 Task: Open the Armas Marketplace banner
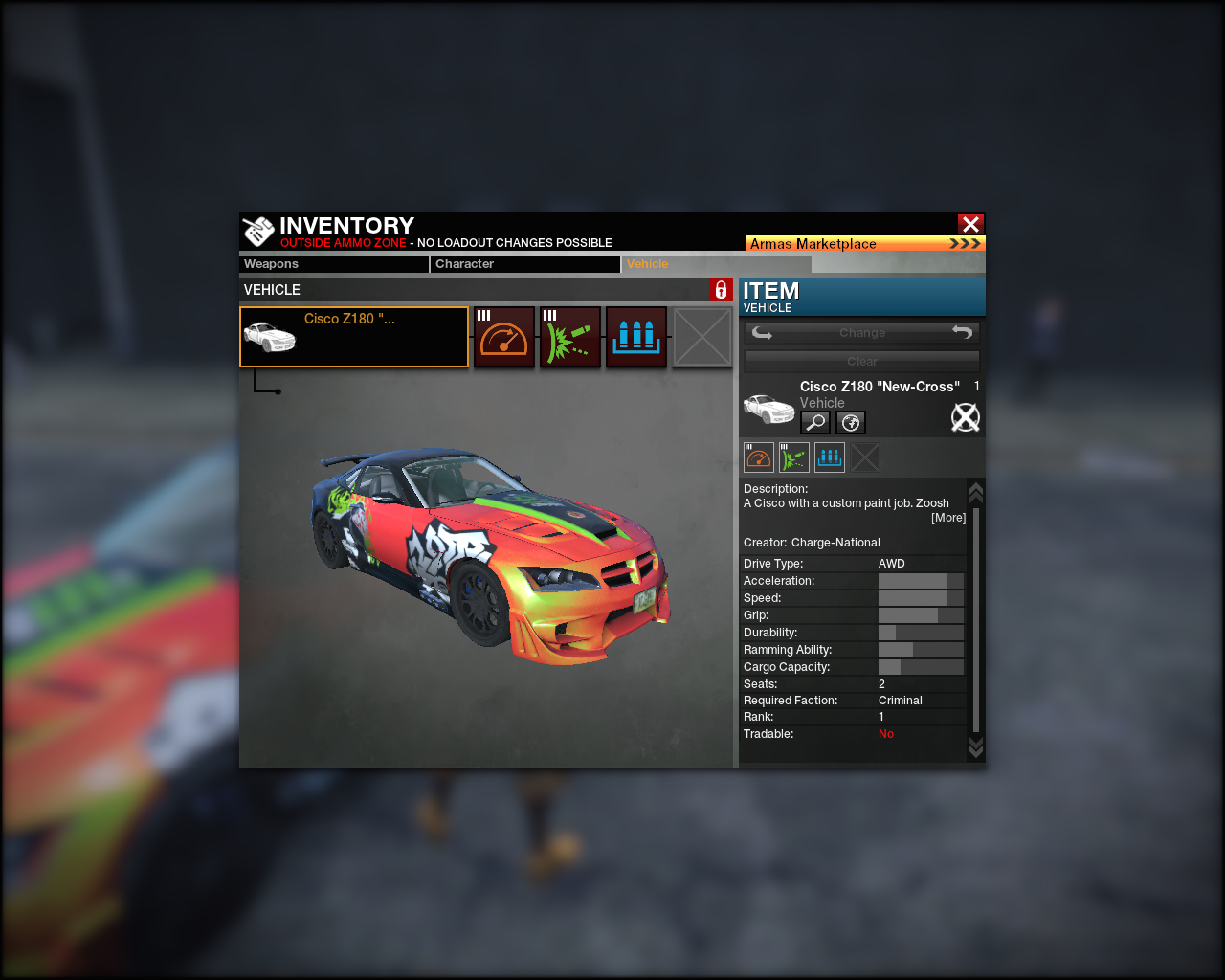pos(864,243)
